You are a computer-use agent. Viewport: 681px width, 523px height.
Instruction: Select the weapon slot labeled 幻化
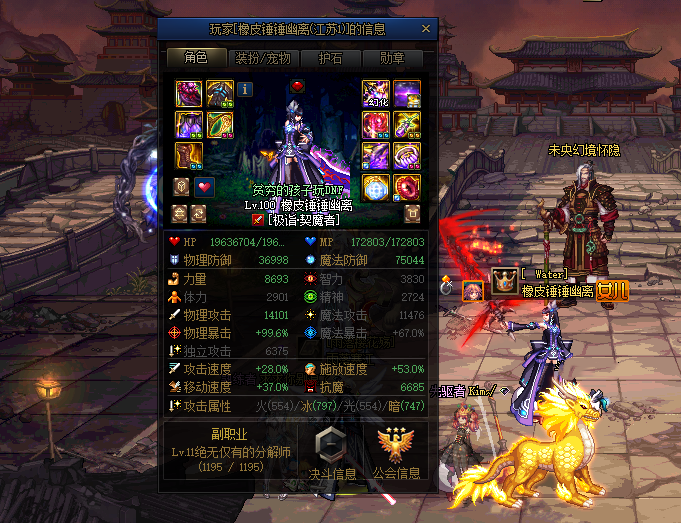click(x=377, y=94)
